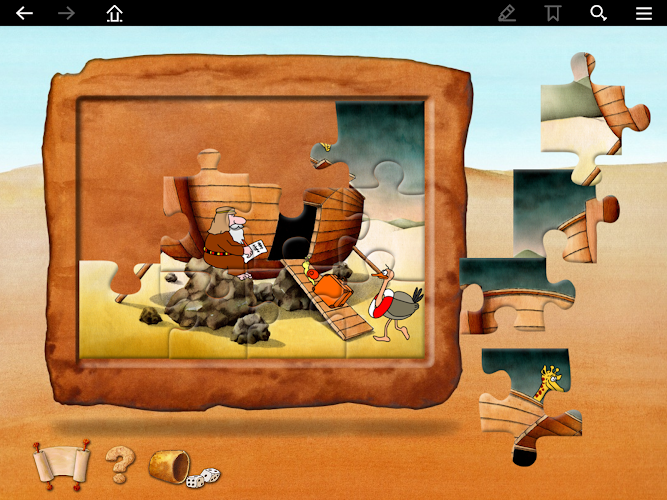Toggle the bookmark icon
The height and width of the screenshot is (500, 667).
pyautogui.click(x=552, y=13)
